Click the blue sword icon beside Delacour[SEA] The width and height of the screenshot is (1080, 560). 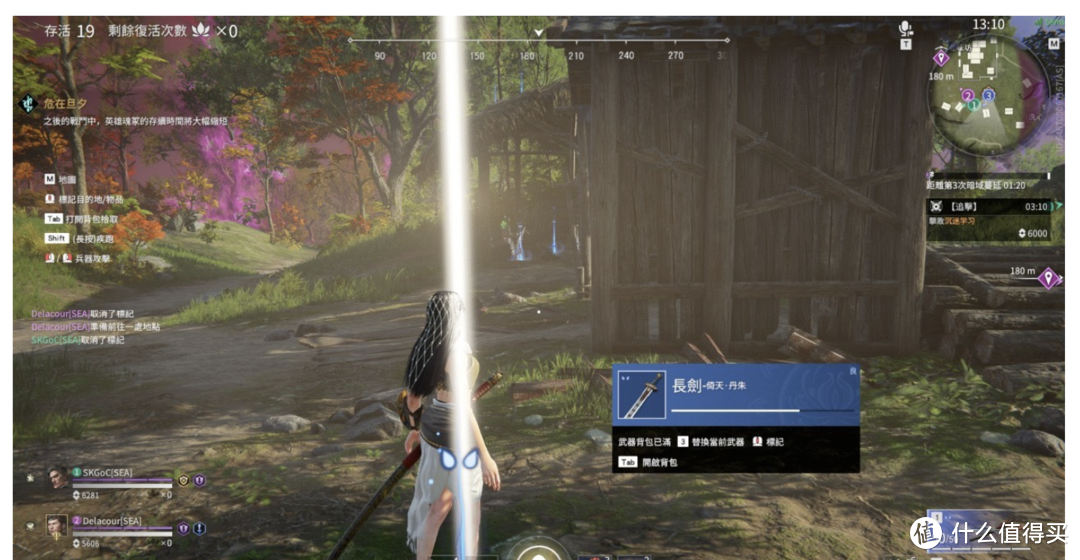point(199,527)
